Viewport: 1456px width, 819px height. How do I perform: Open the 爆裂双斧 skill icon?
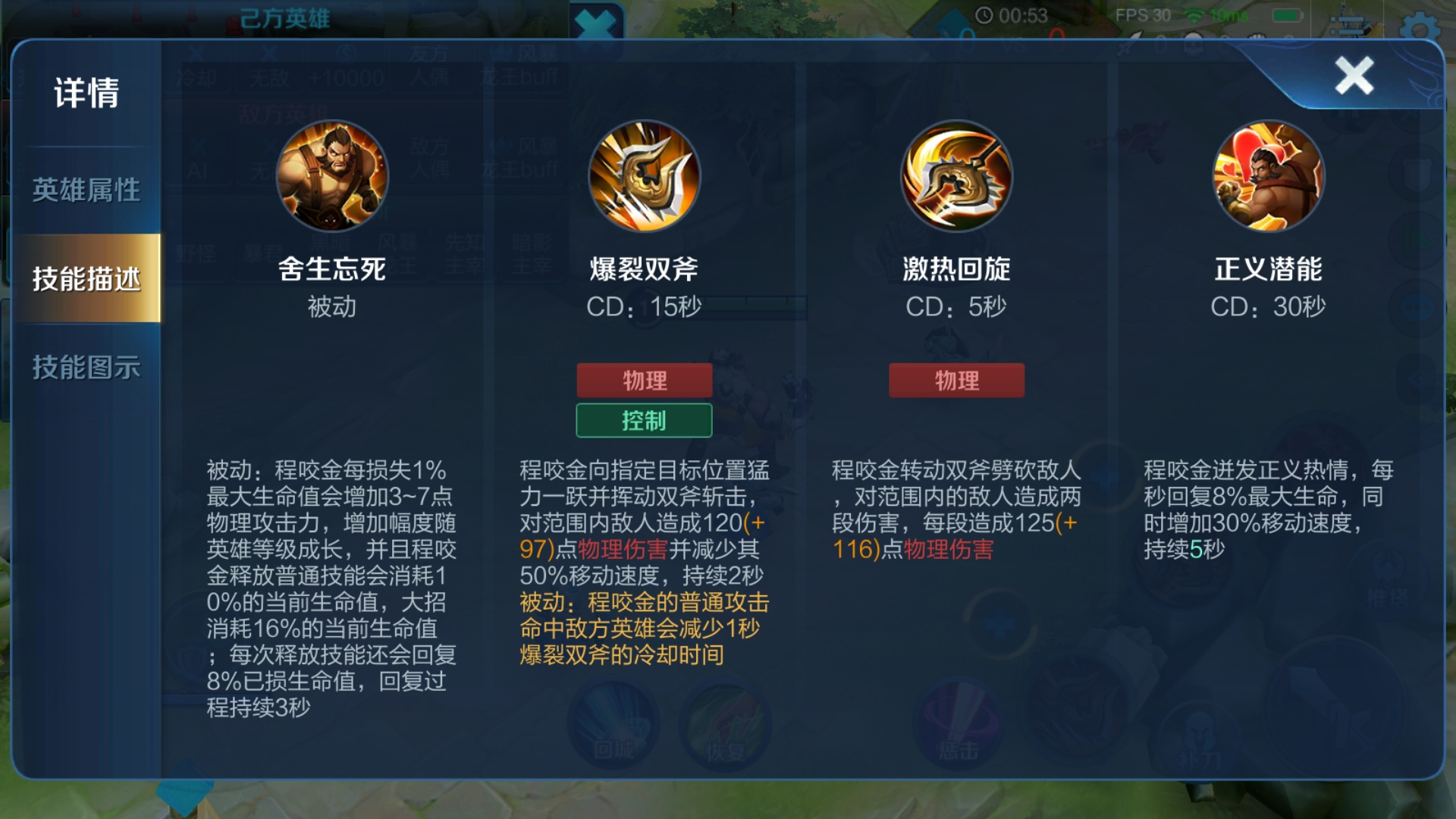645,176
